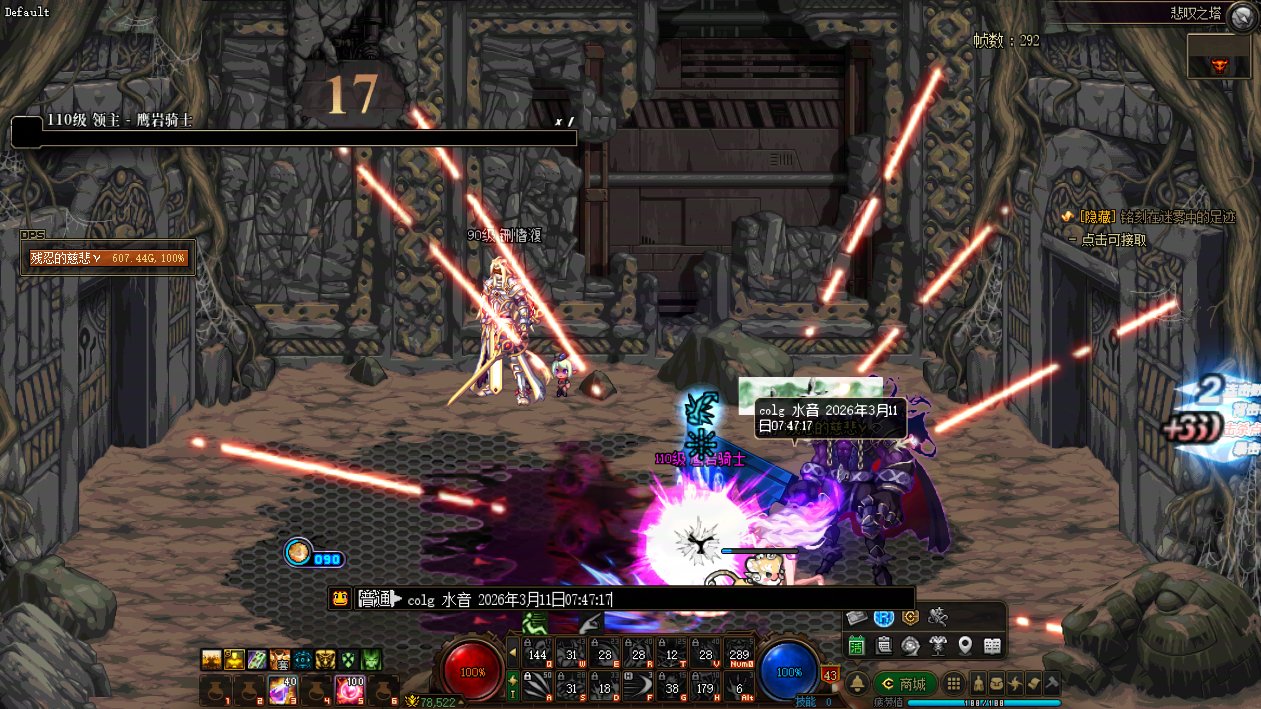Open the hammer icon in the bottom bar
Viewport: 1261px width, 709px height.
pos(1051,684)
